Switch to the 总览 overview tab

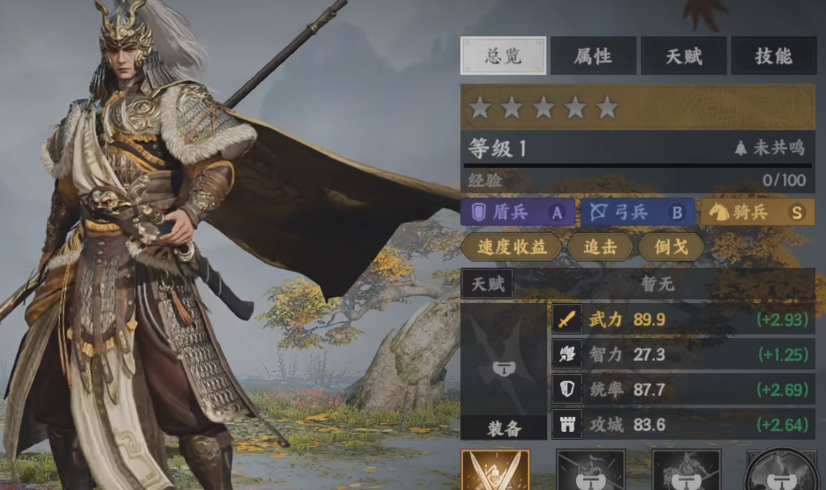(x=503, y=56)
